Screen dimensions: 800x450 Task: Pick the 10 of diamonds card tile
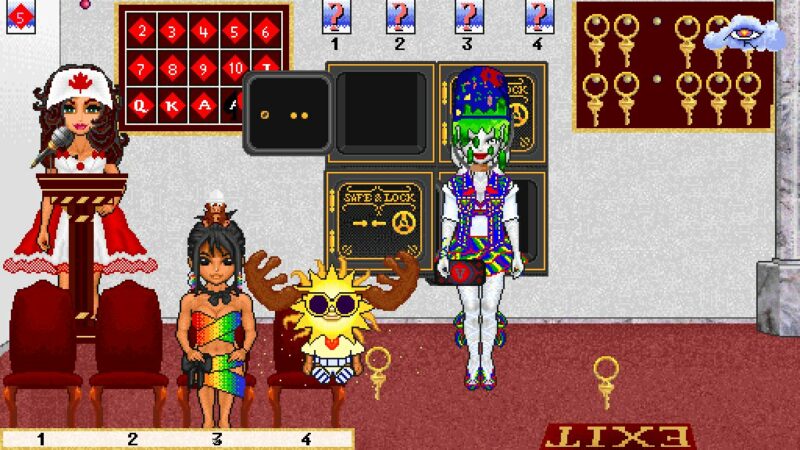[x=235, y=68]
